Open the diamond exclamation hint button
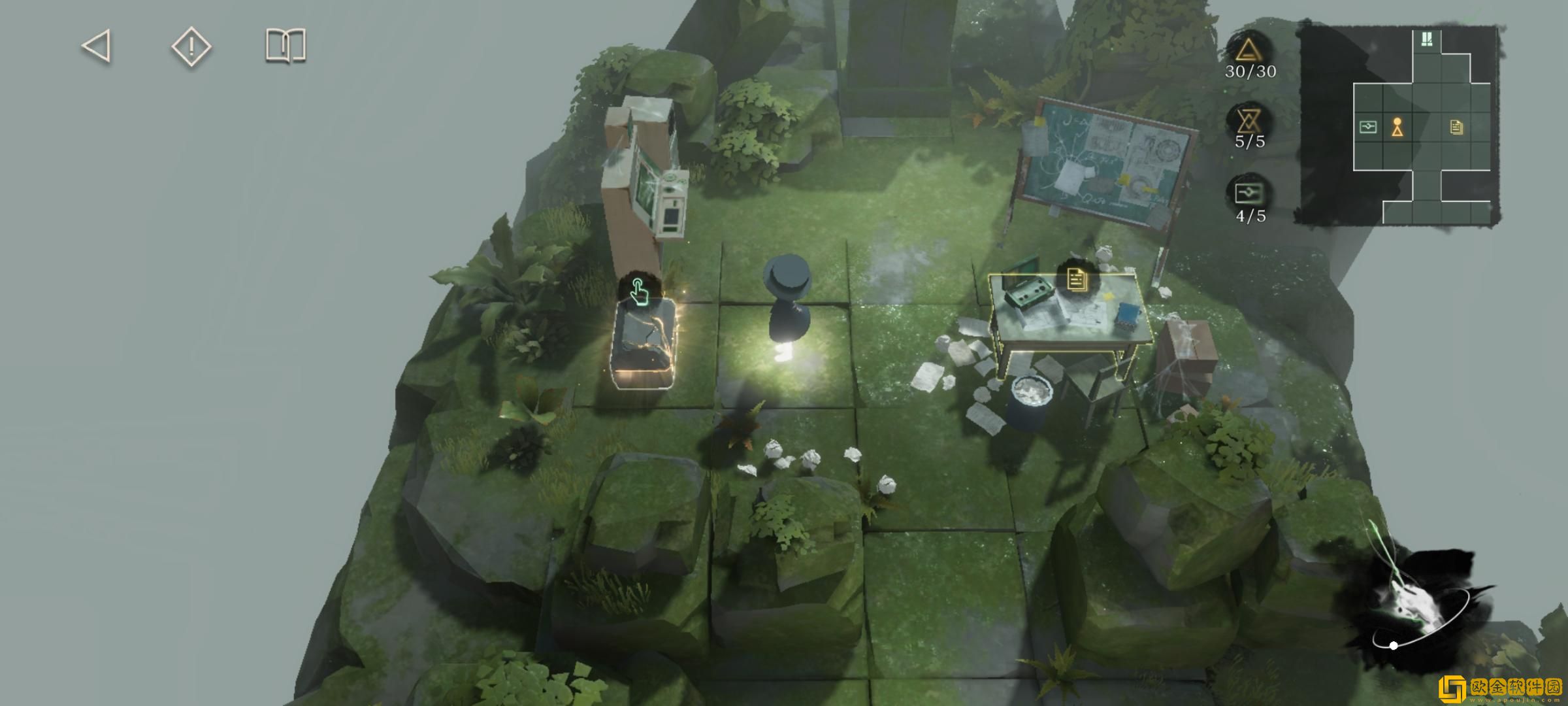The height and width of the screenshot is (706, 1568). [x=191, y=46]
